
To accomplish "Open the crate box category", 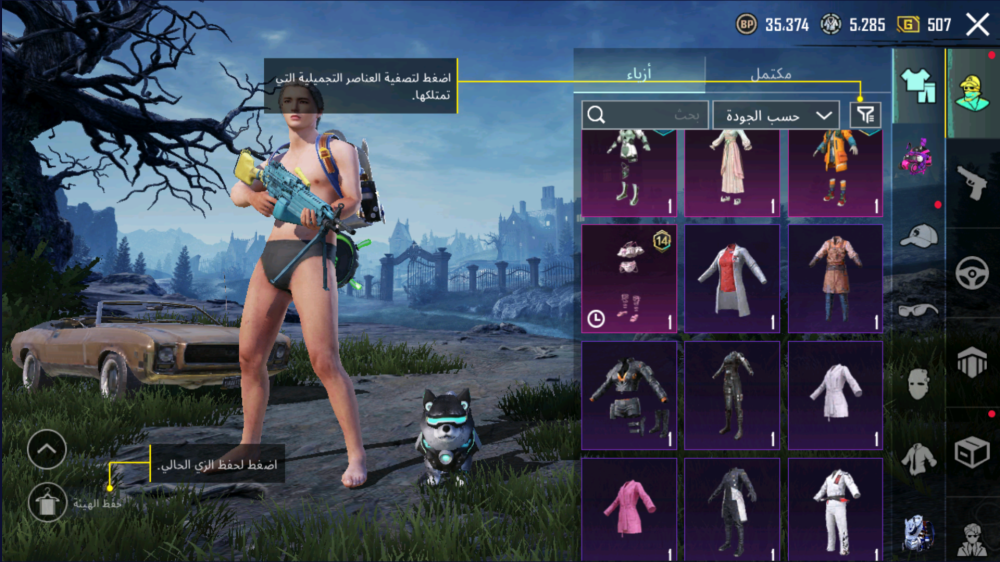I will 971,452.
